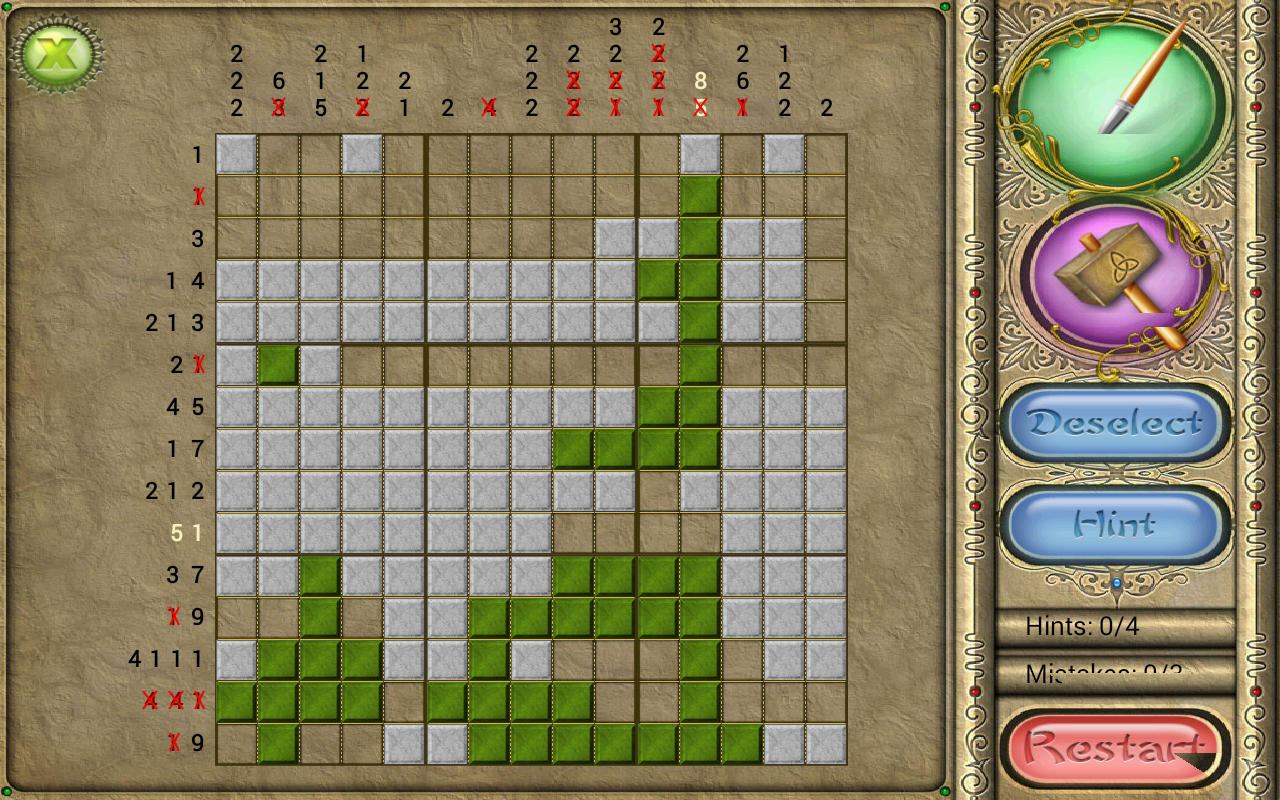This screenshot has height=800, width=1280.
Task: Click the highlighted '5 1' row clue
Action: pos(185,533)
